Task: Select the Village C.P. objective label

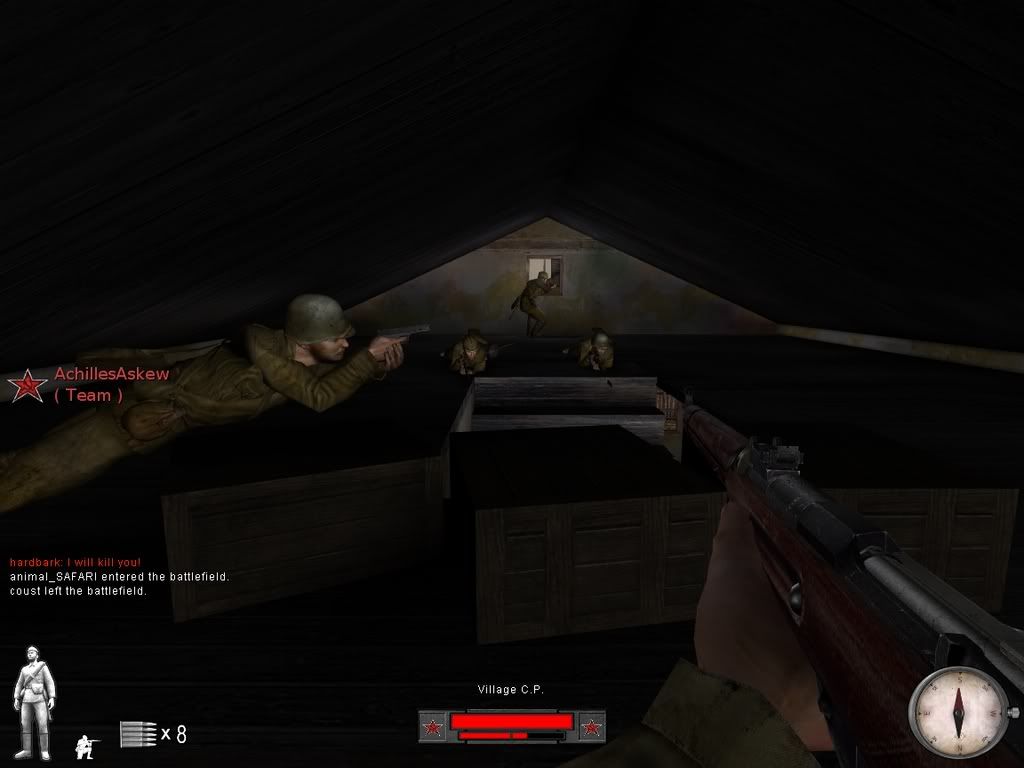Action: coord(511,689)
